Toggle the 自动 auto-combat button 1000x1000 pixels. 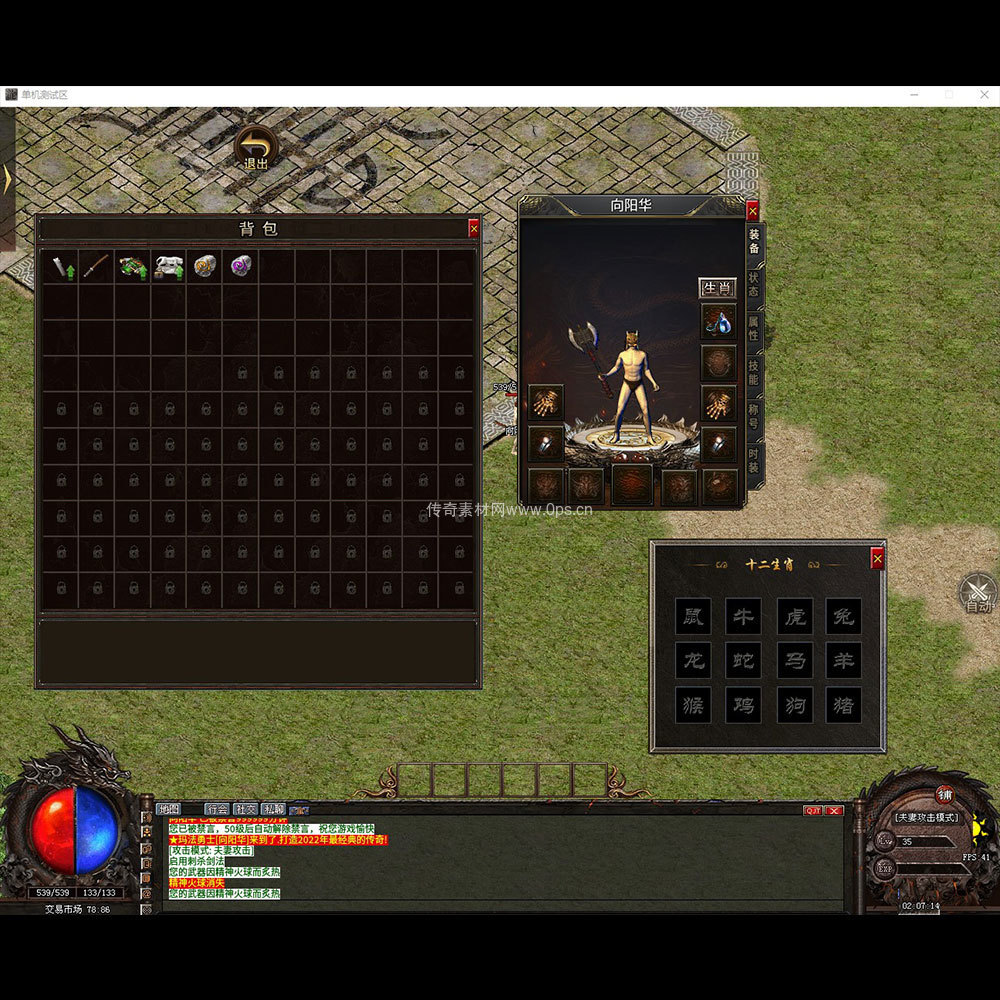pyautogui.click(x=977, y=593)
